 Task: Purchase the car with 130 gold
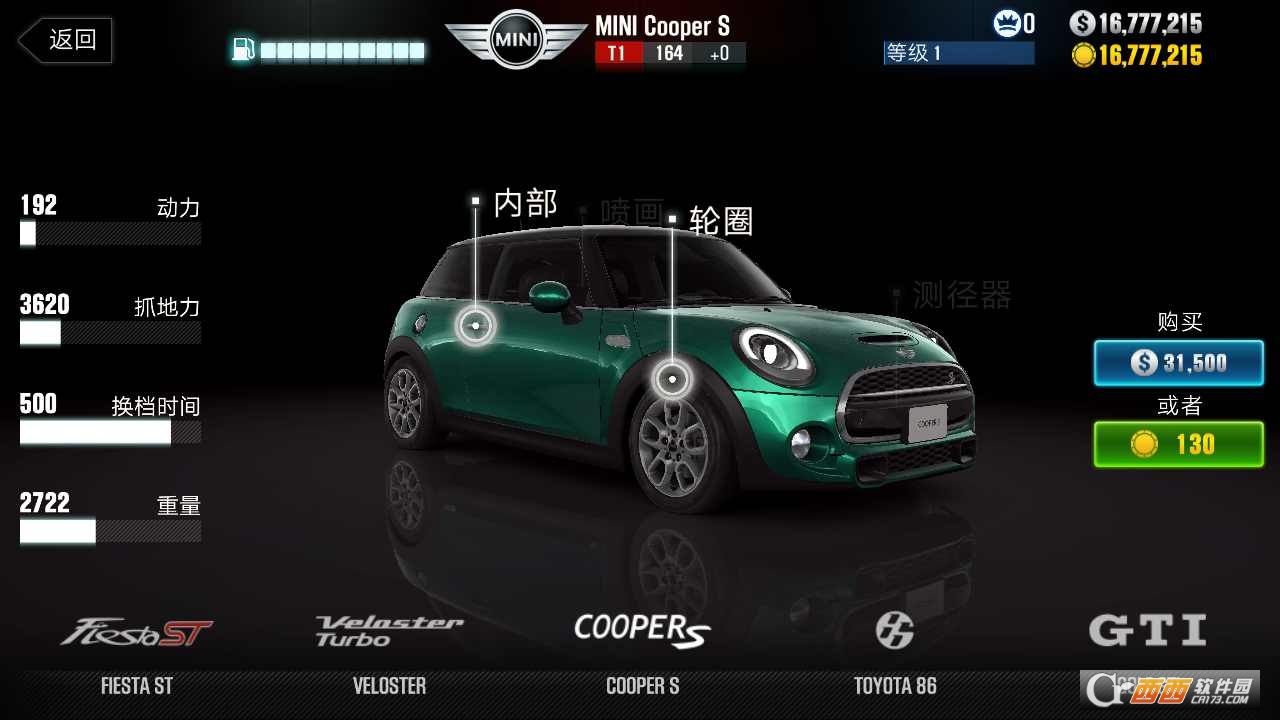coord(1178,444)
